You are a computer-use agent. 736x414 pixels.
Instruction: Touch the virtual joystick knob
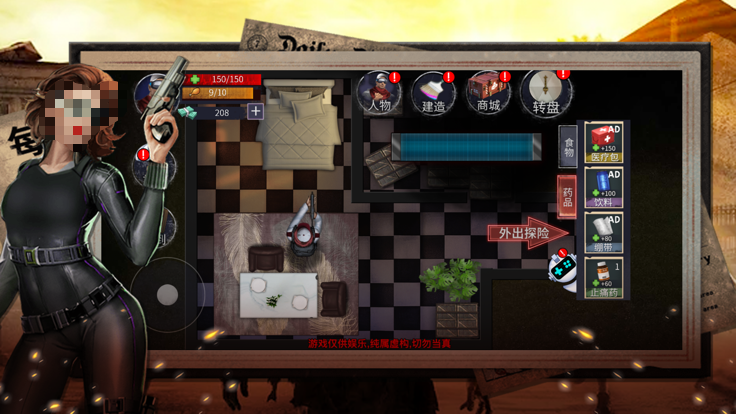168,292
